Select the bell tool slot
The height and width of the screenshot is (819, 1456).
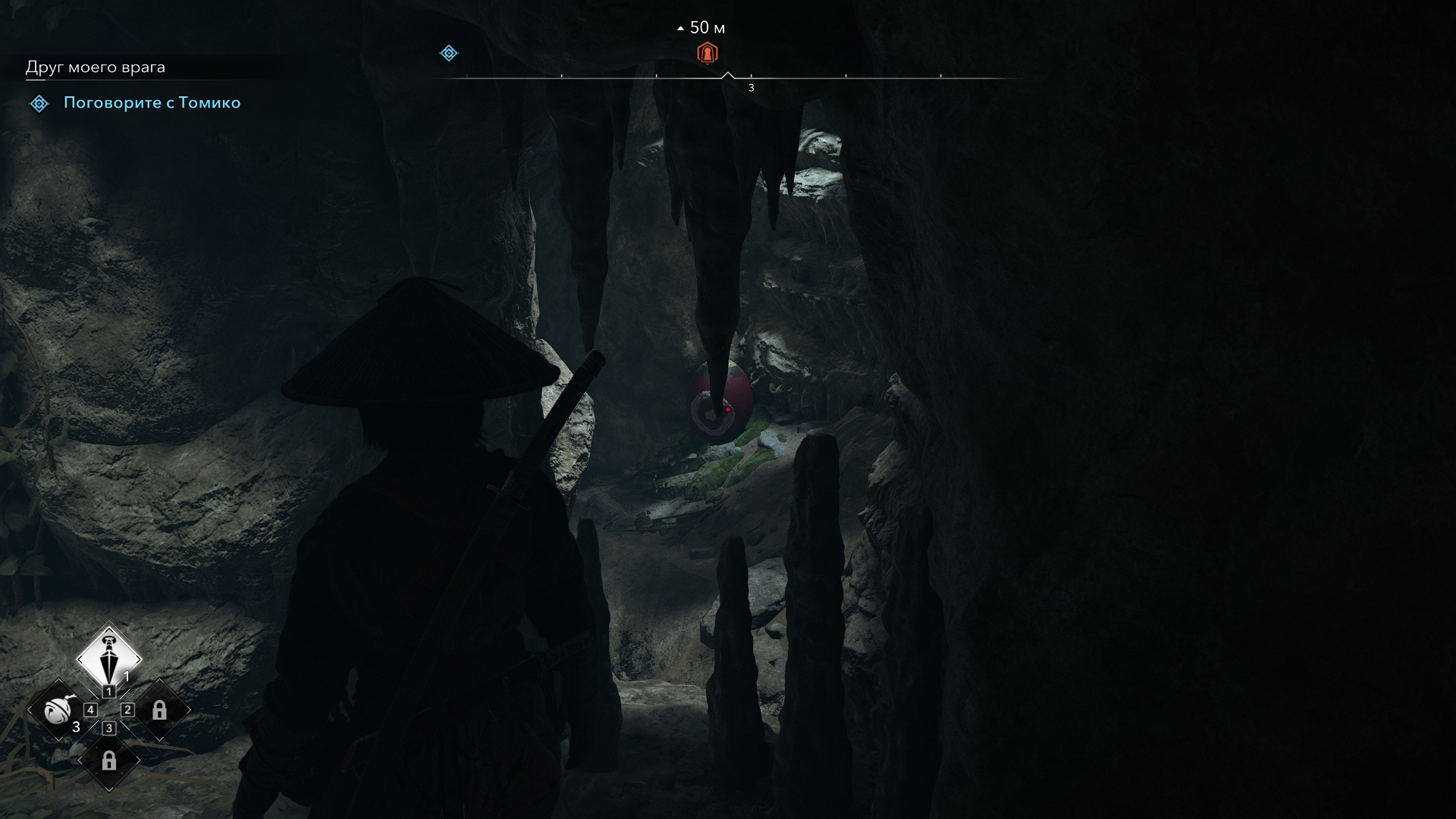pos(58,711)
